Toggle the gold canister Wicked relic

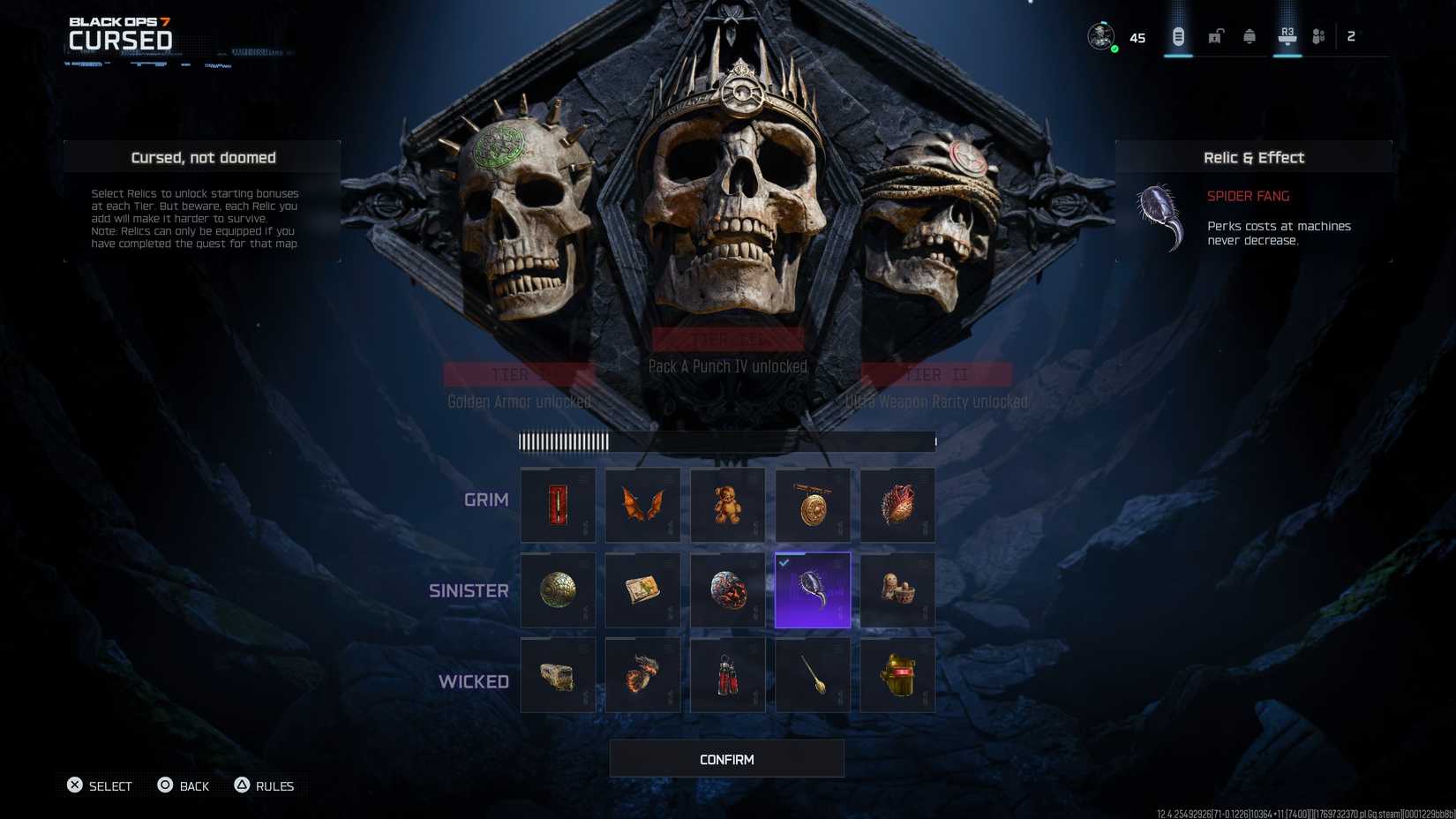pyautogui.click(x=897, y=674)
